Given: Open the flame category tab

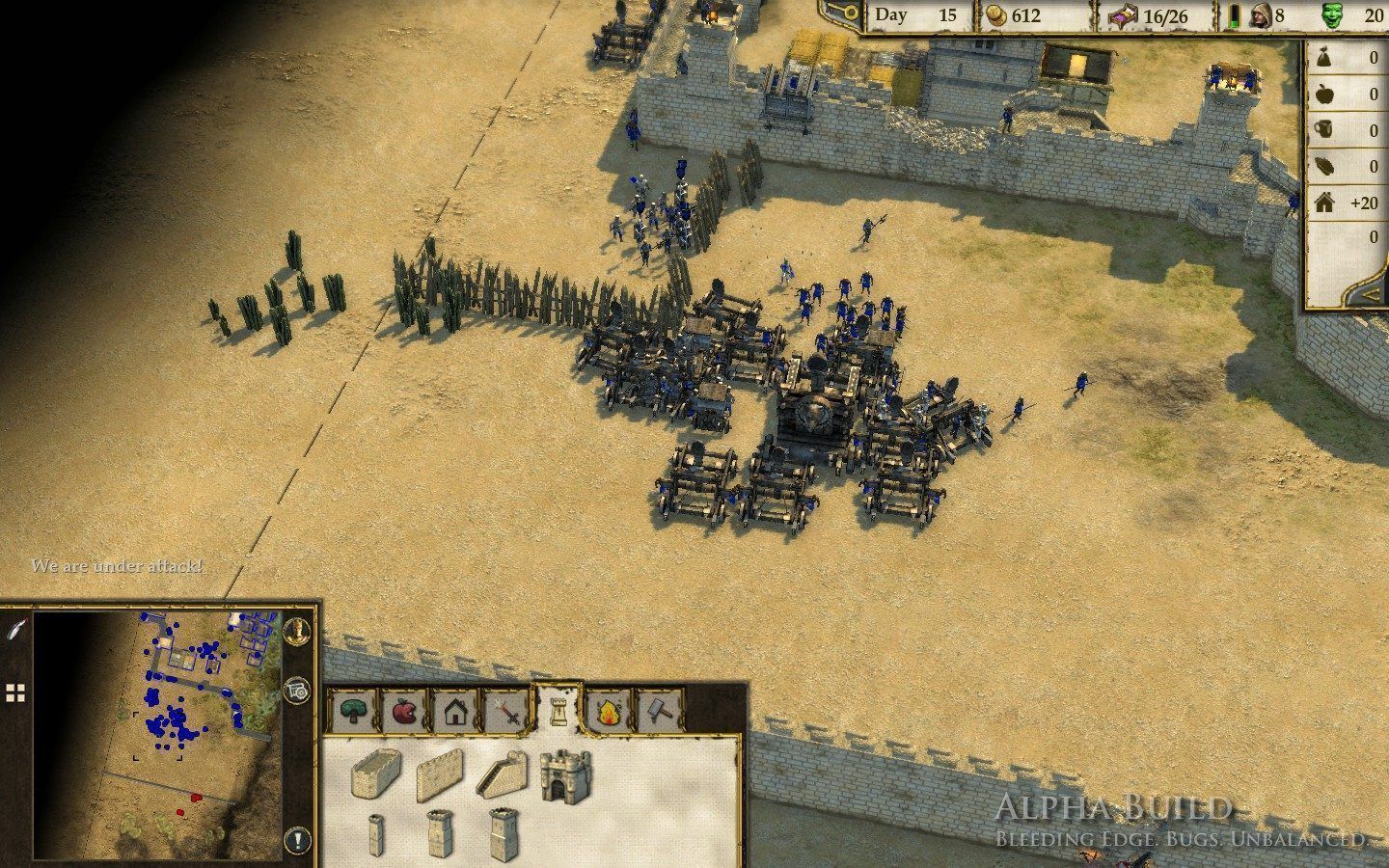Looking at the screenshot, I should point(609,713).
